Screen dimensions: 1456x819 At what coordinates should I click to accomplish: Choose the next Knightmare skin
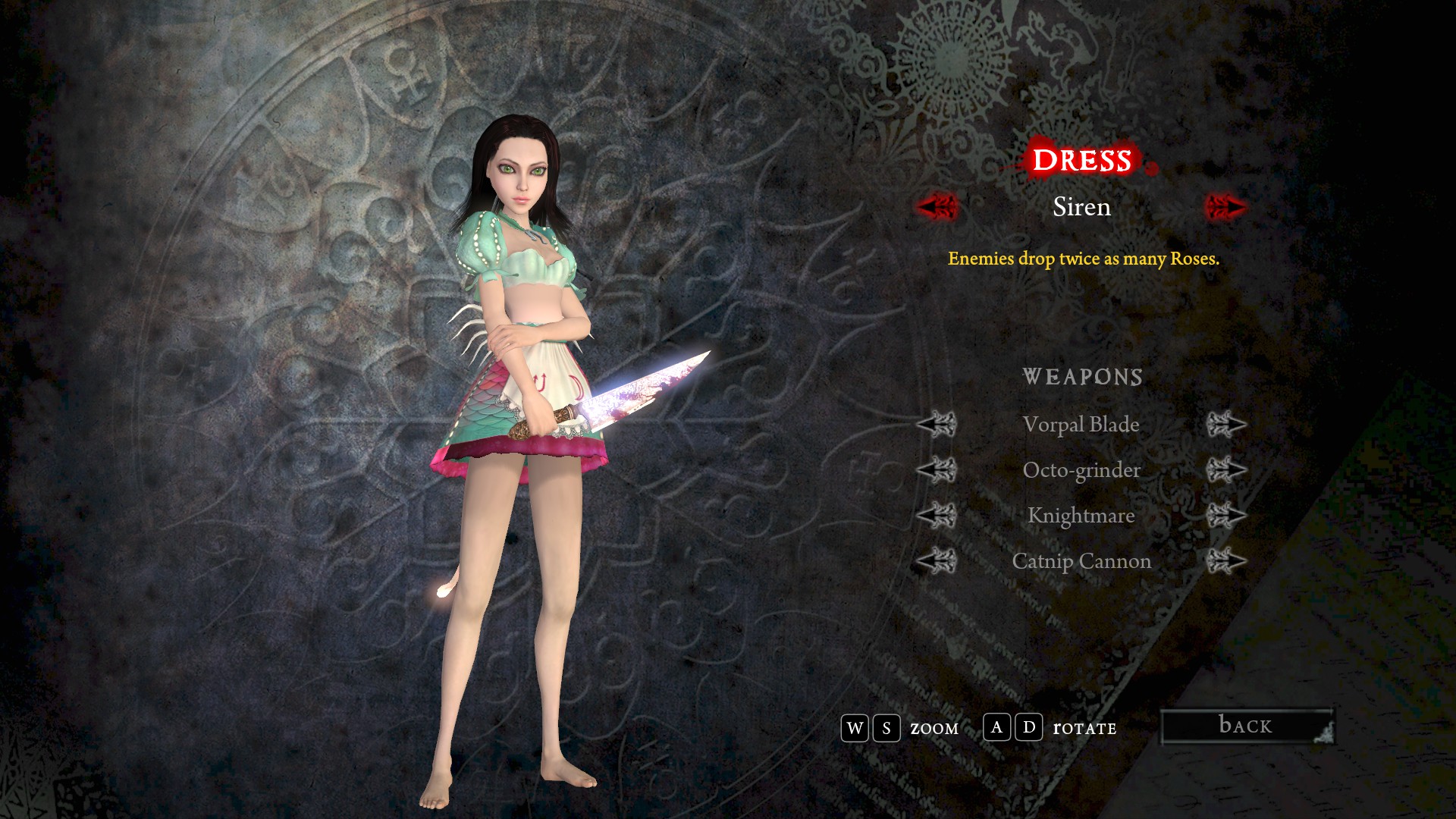click(x=1225, y=516)
